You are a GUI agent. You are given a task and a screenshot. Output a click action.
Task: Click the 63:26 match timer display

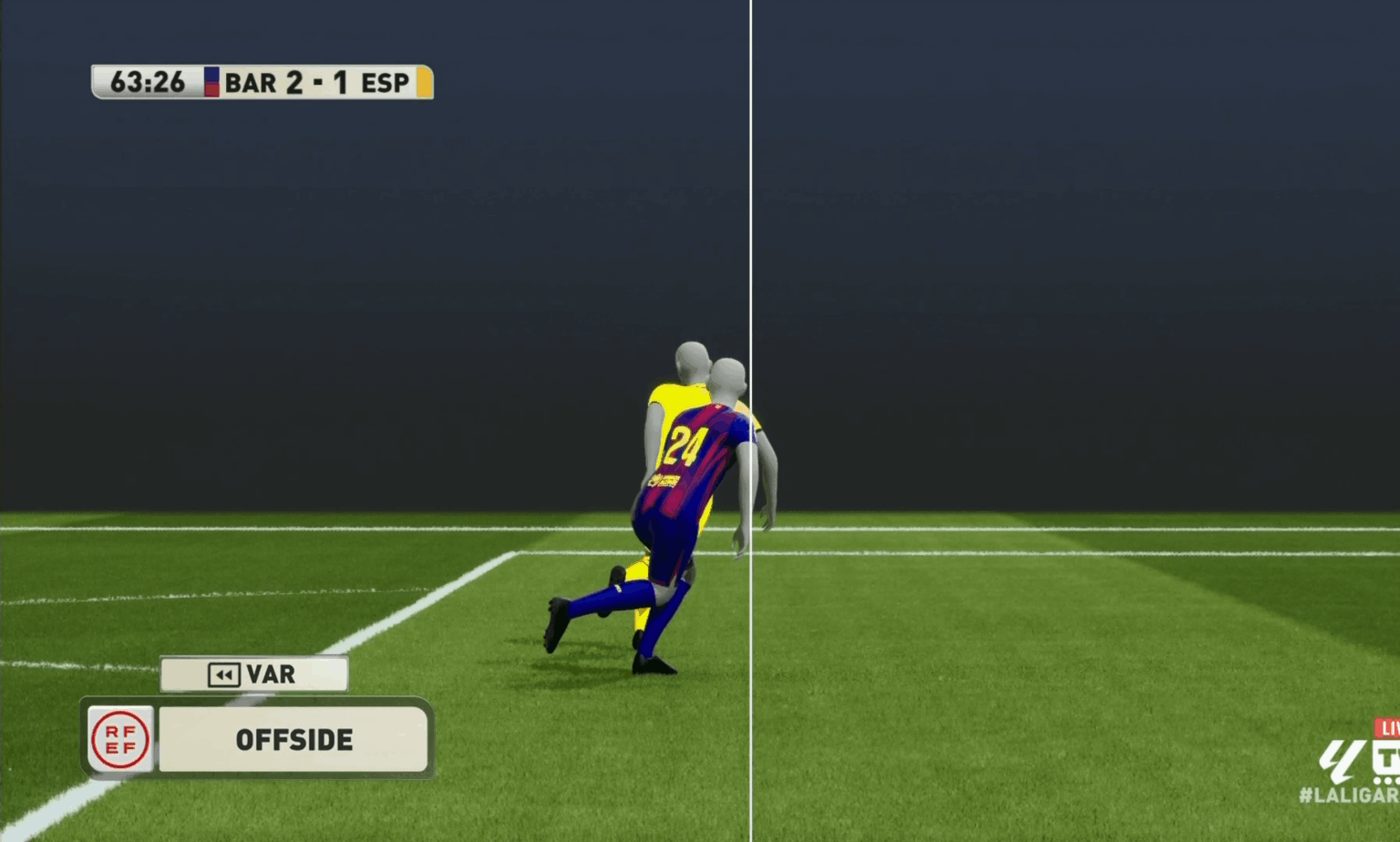pos(151,82)
